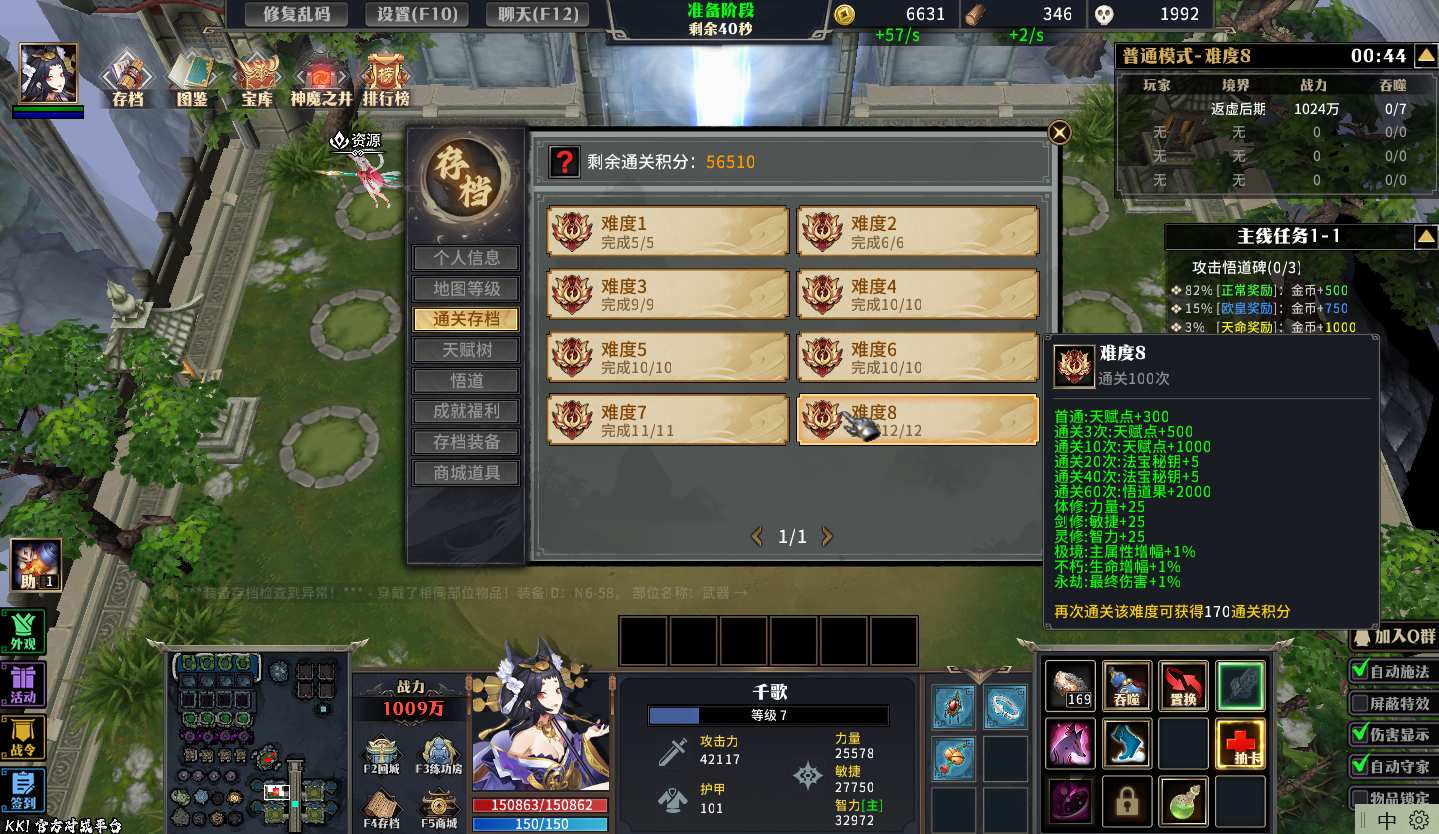
Task: Open the 宝库 treasury icon
Action: 257,80
